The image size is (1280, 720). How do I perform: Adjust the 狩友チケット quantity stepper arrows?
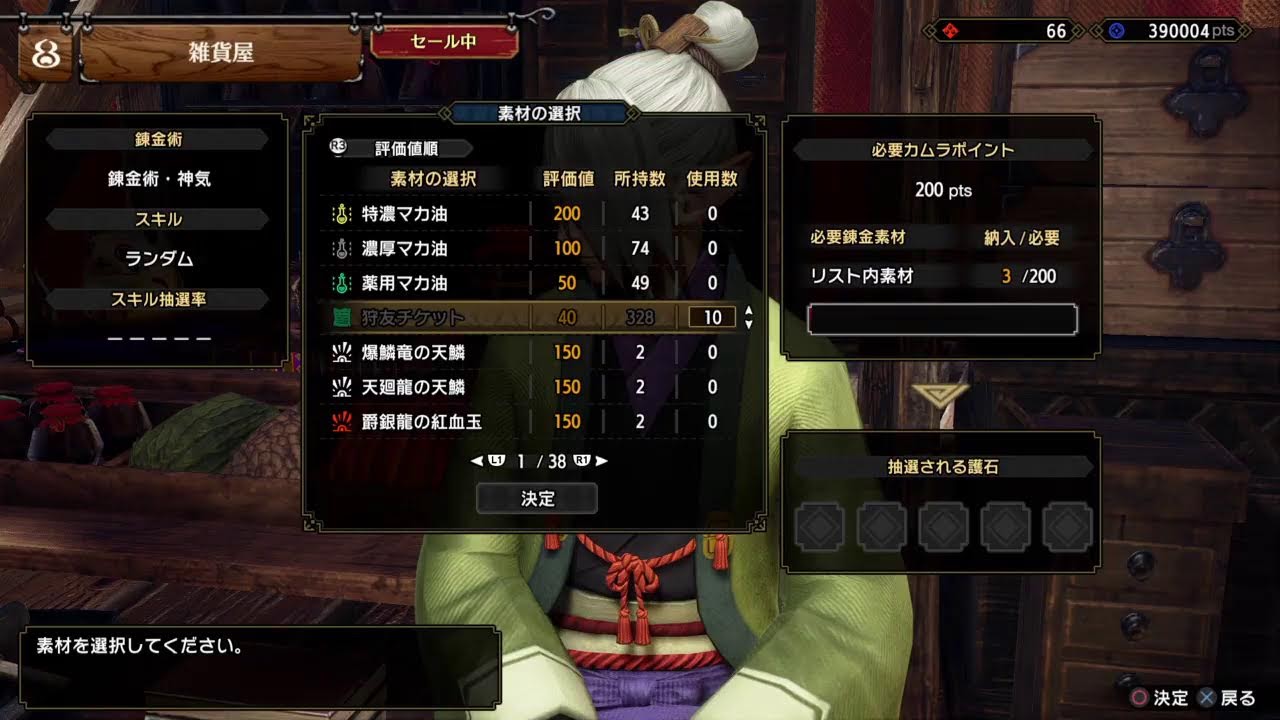(749, 318)
